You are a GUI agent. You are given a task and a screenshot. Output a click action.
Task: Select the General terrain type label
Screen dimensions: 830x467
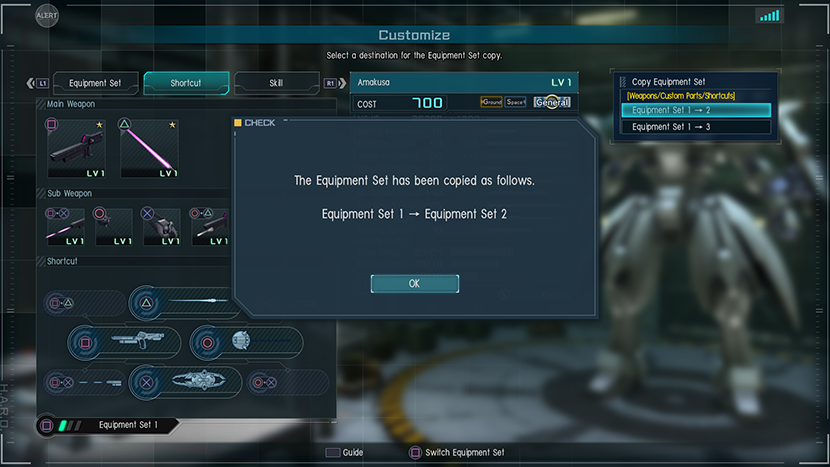(552, 102)
